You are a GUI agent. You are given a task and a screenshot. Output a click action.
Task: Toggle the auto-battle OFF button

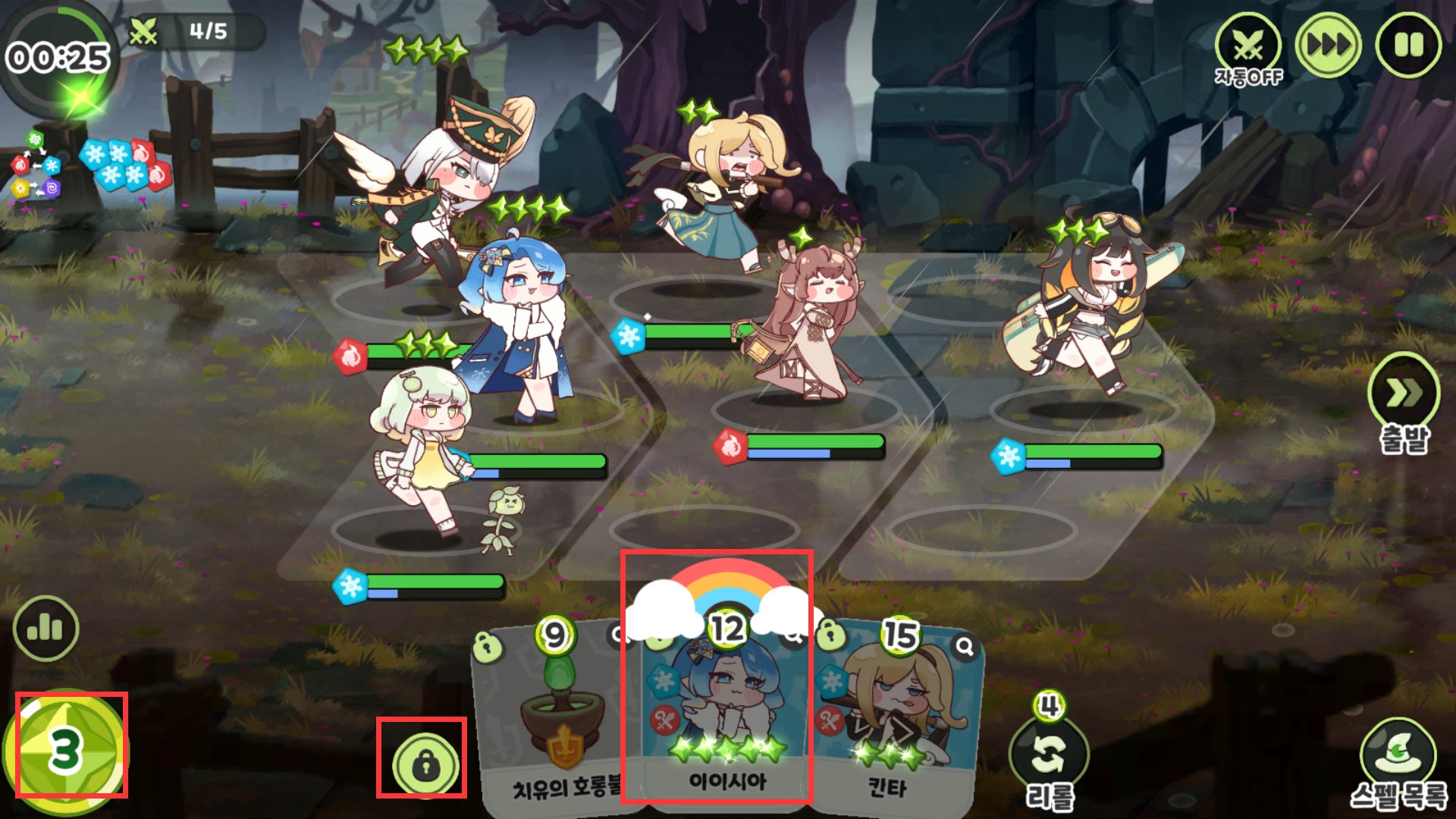pyautogui.click(x=1247, y=49)
